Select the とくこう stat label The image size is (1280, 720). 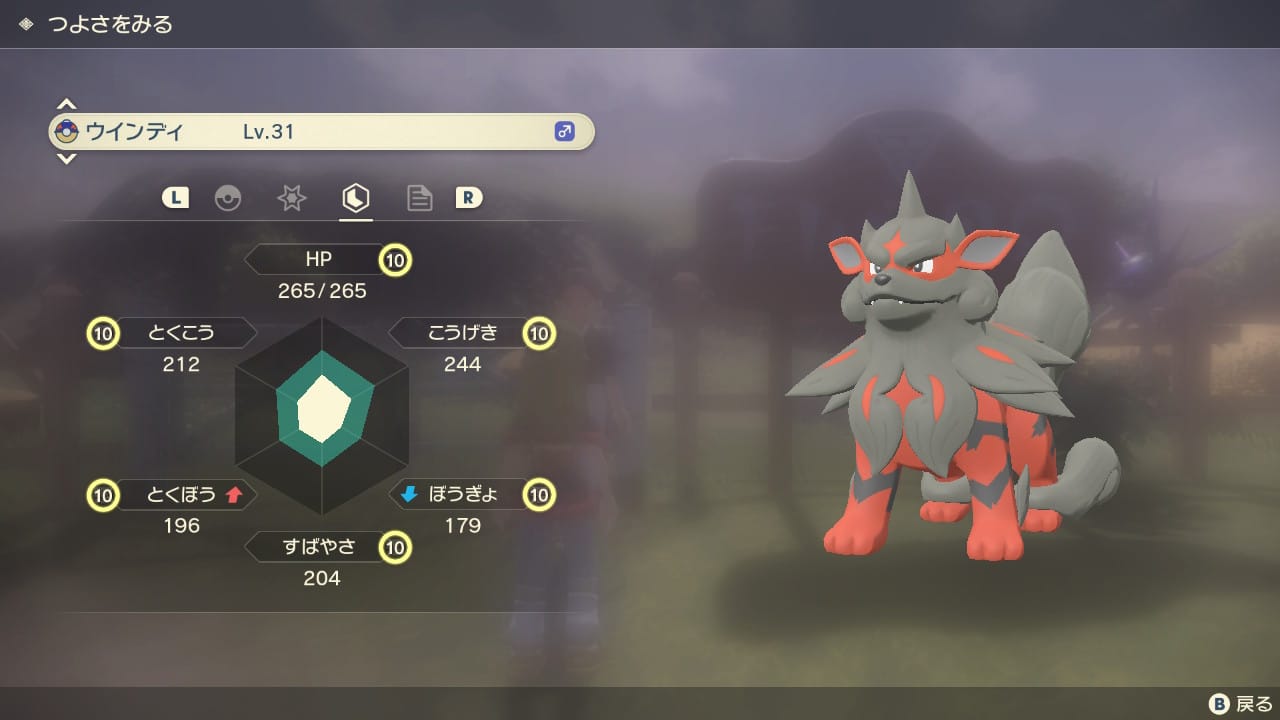(182, 333)
